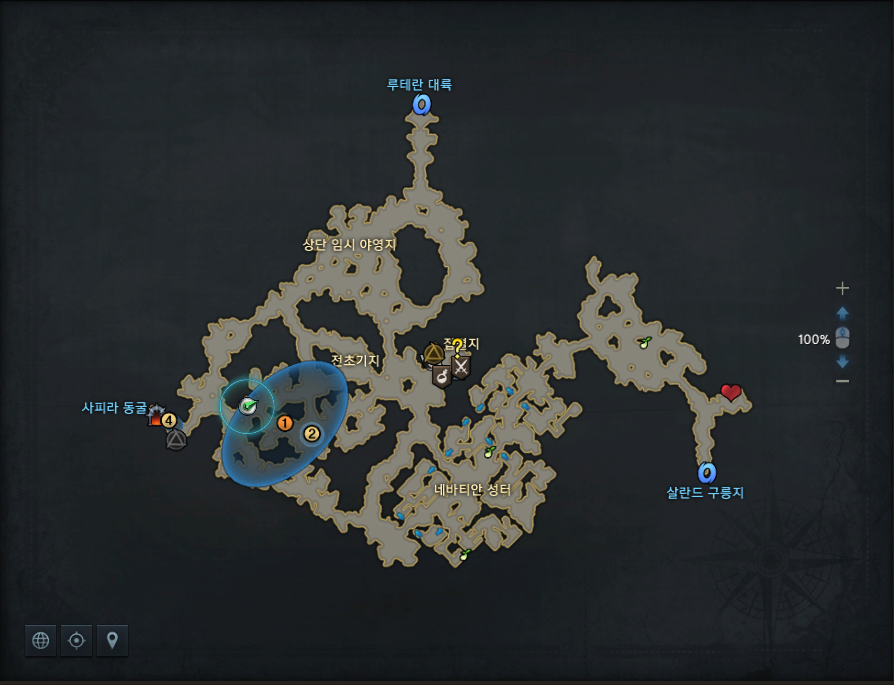
Task: Click the number 4 marker near 사피라 동굴
Action: click(169, 420)
